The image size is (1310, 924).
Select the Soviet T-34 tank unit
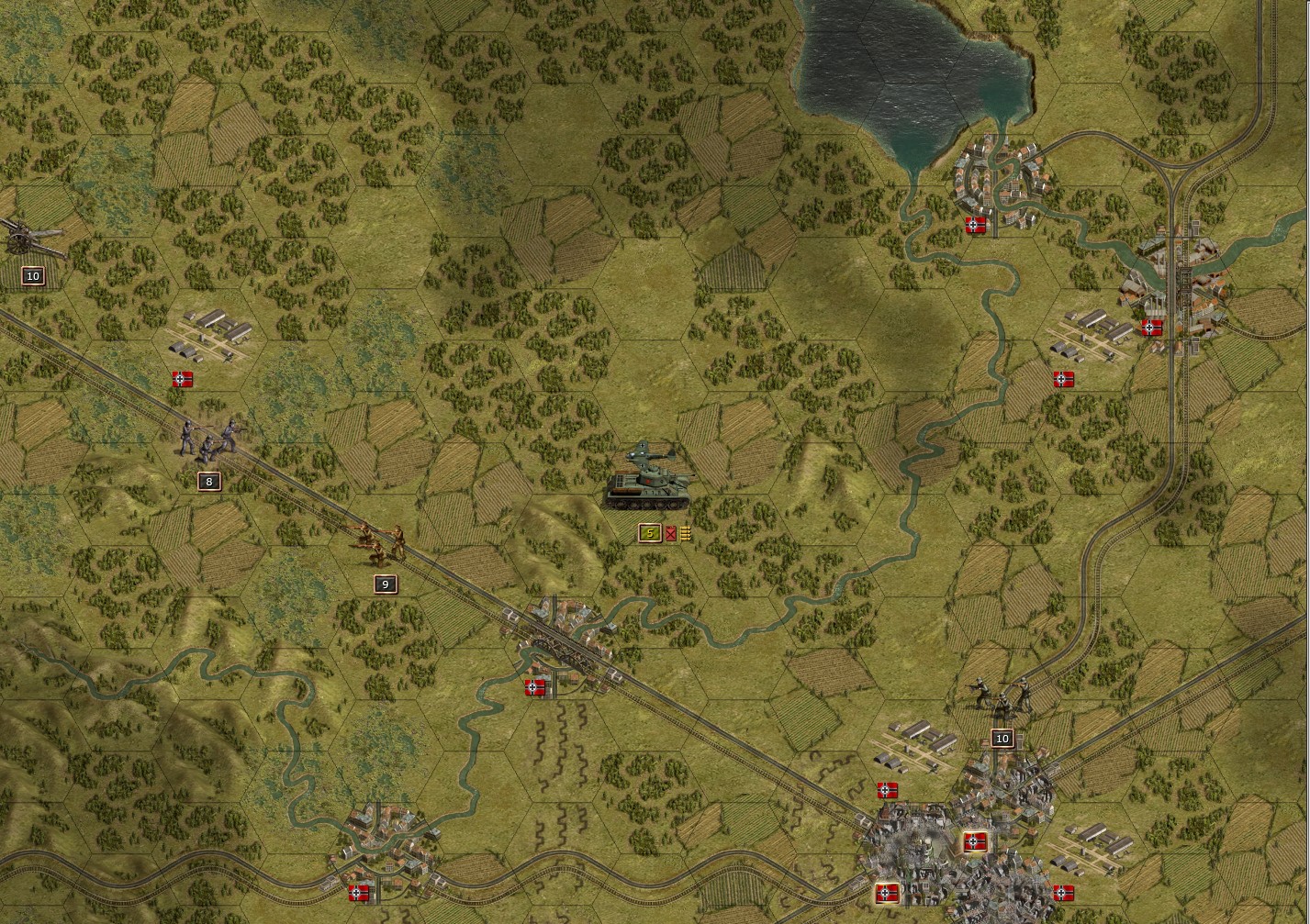648,489
